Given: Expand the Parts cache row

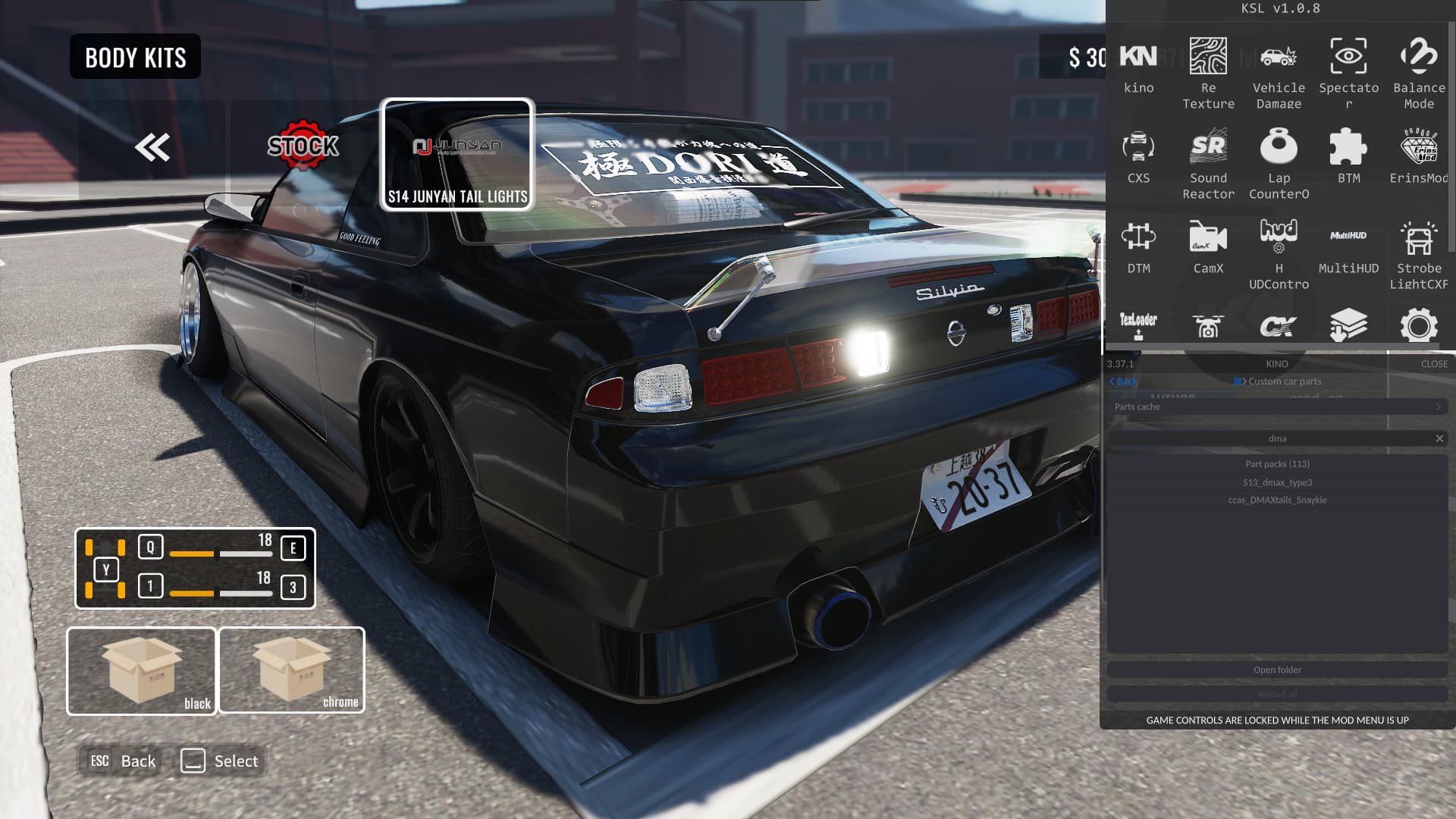Looking at the screenshot, I should [x=1277, y=407].
